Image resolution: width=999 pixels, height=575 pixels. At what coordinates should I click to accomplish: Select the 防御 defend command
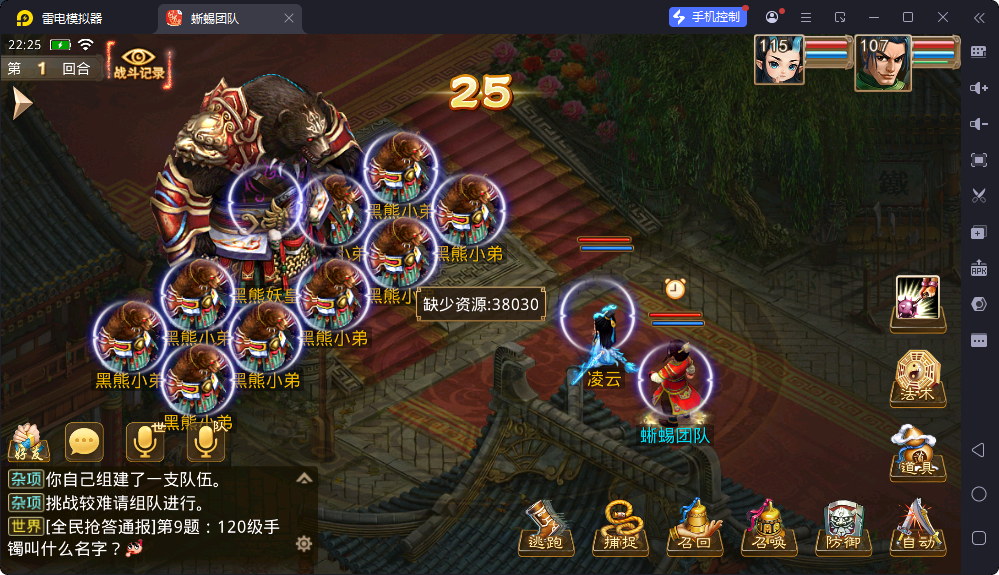point(842,527)
